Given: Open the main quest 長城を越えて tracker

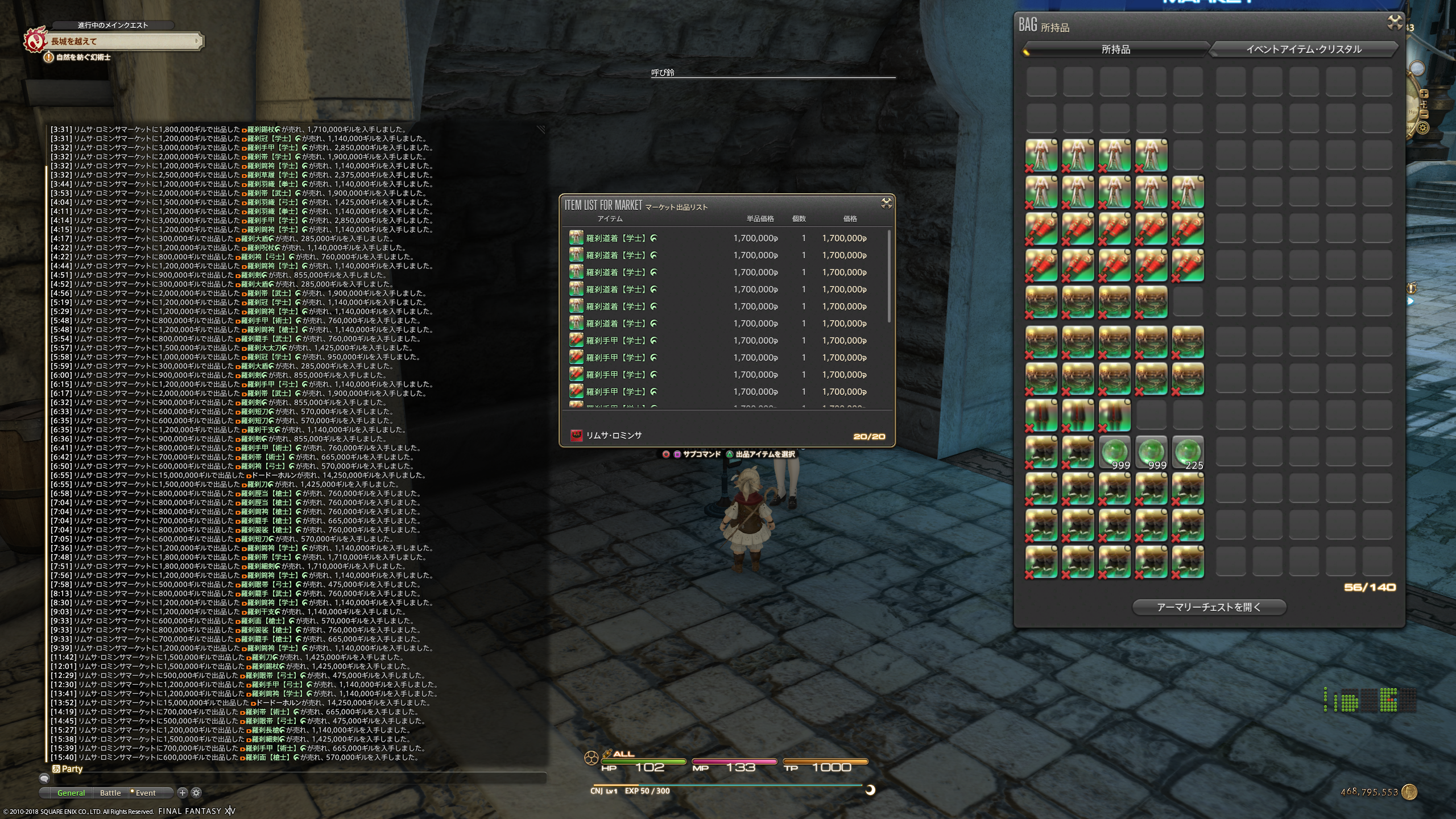Looking at the screenshot, I should 122,41.
